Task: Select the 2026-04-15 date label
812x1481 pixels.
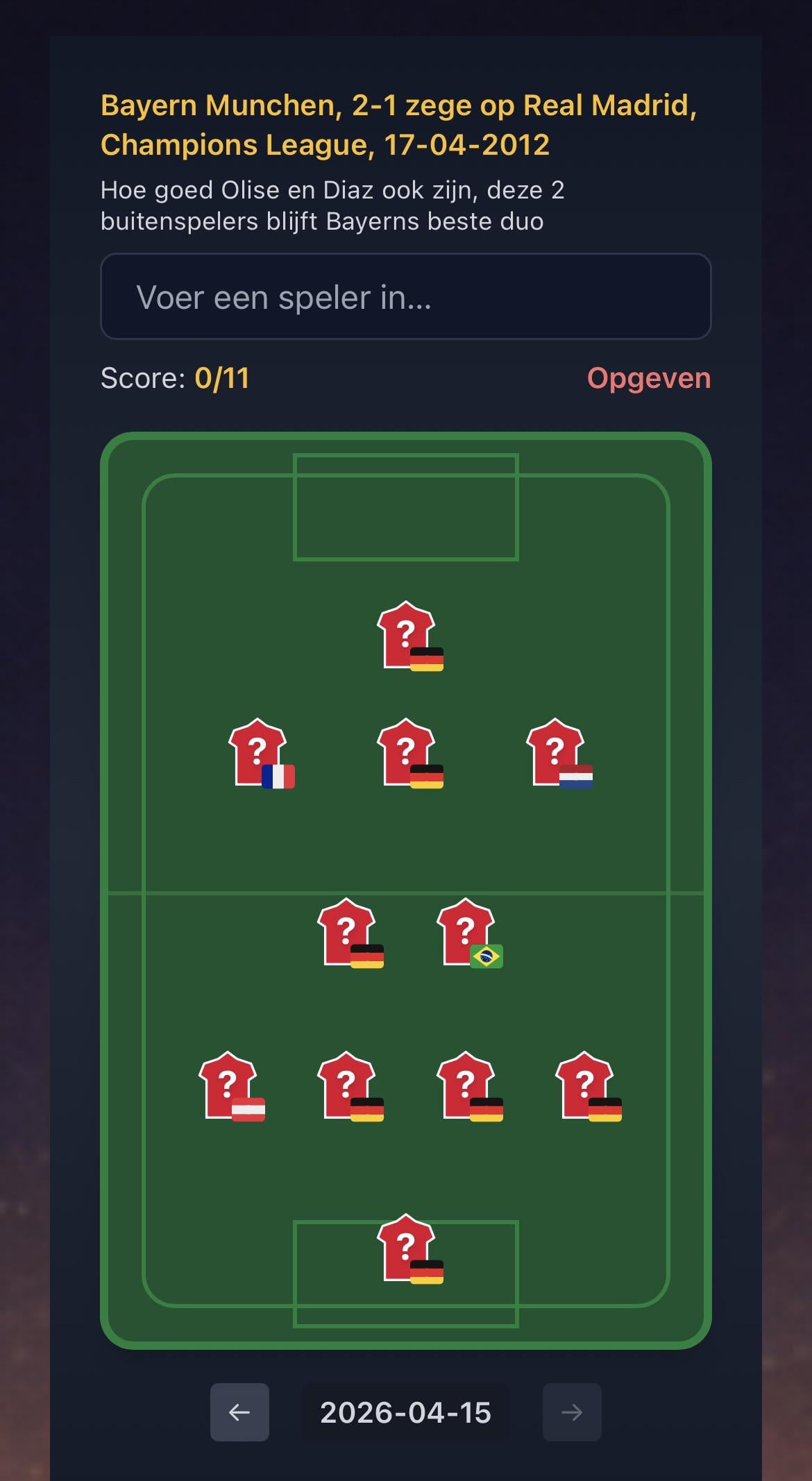Action: (x=405, y=1412)
